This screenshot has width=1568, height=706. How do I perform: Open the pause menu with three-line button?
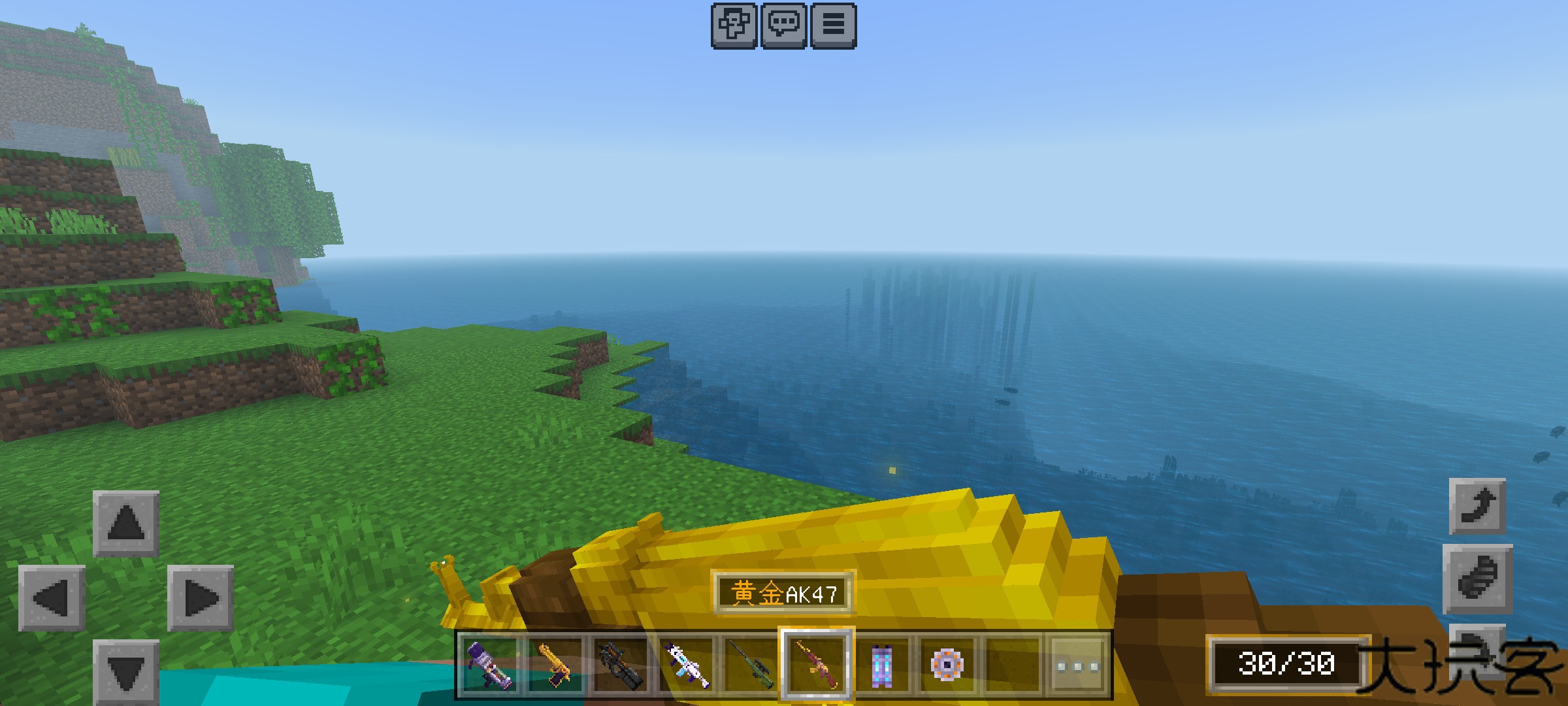pos(833,25)
